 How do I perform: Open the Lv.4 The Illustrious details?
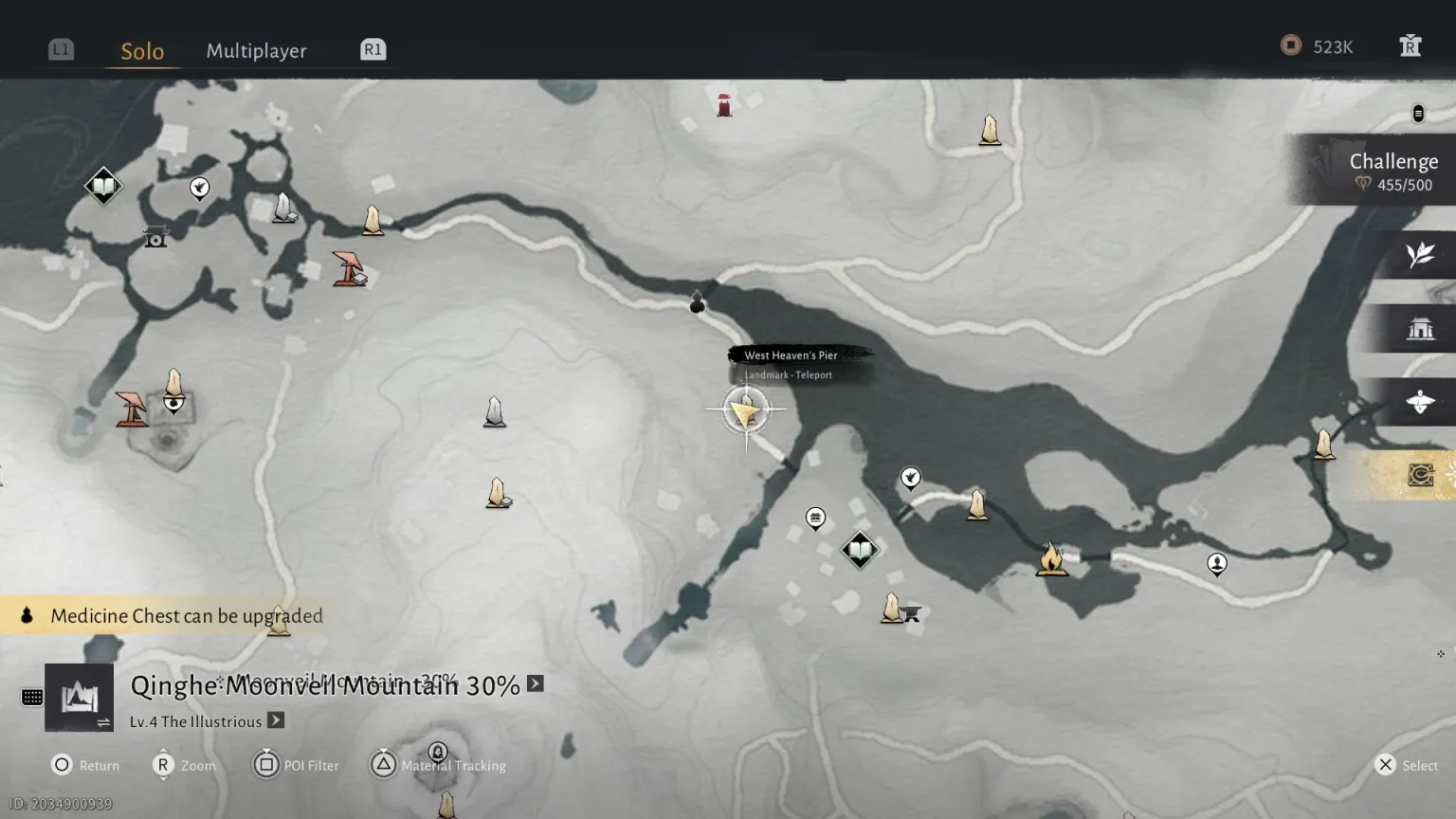276,720
